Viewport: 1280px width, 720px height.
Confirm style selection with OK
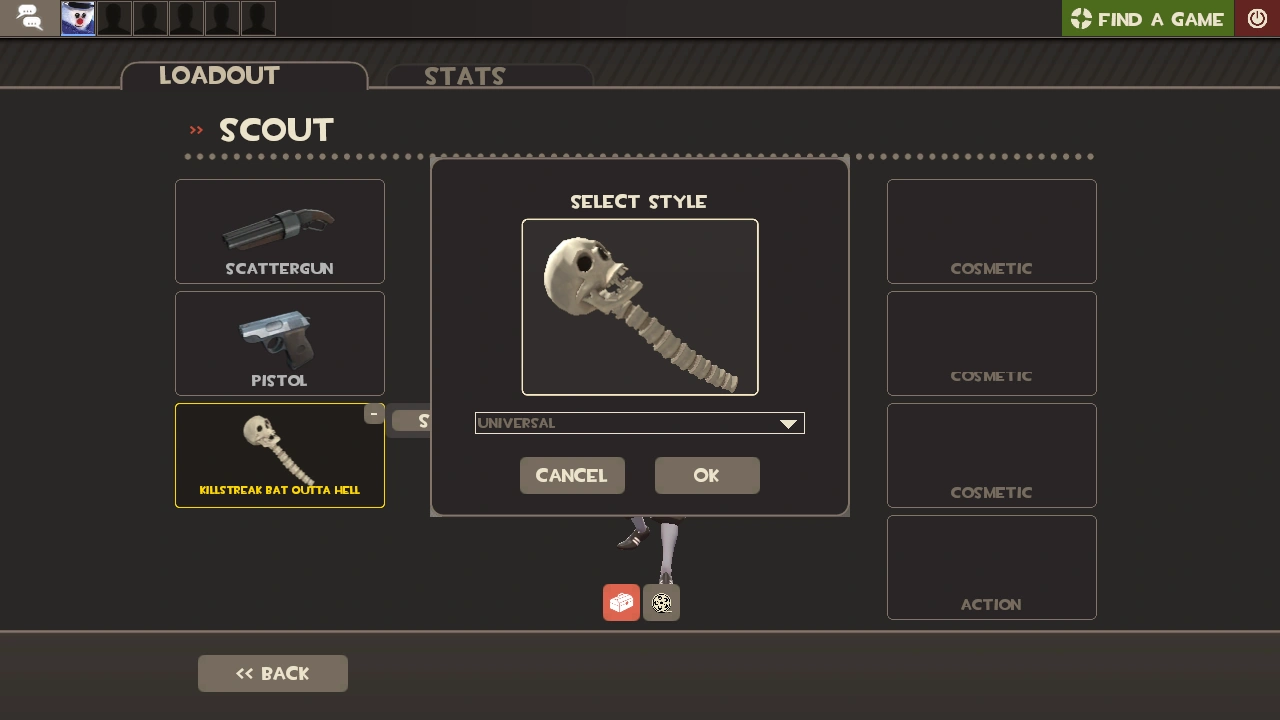pos(707,475)
